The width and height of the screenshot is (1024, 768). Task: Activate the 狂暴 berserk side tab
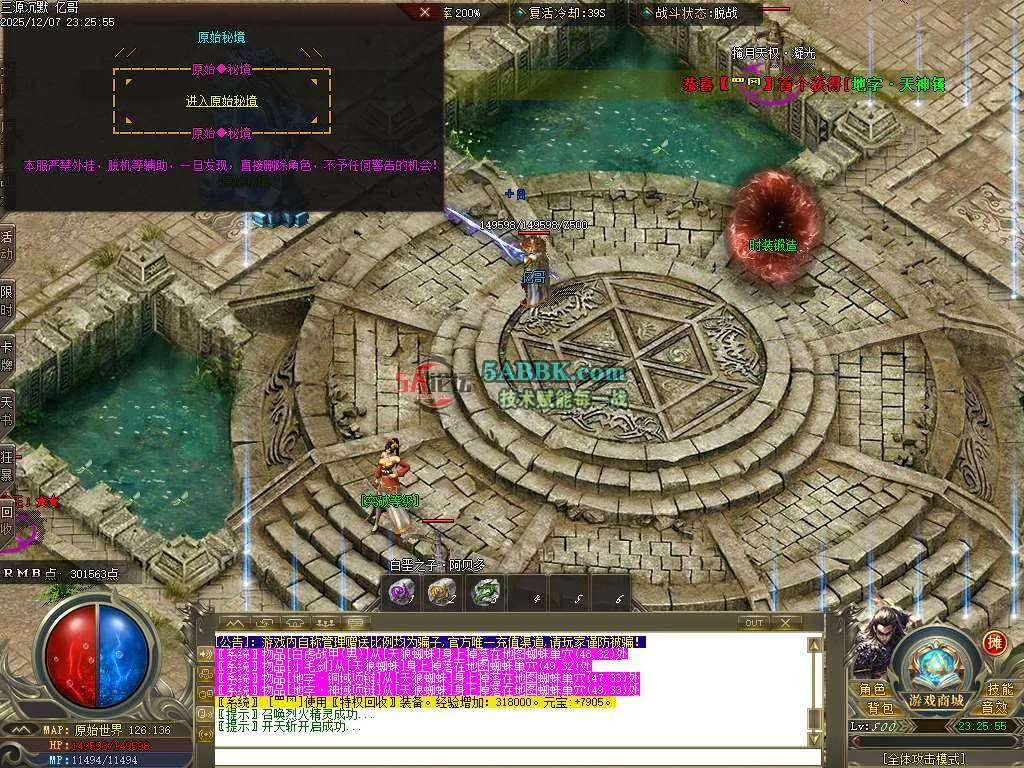pyautogui.click(x=7, y=465)
